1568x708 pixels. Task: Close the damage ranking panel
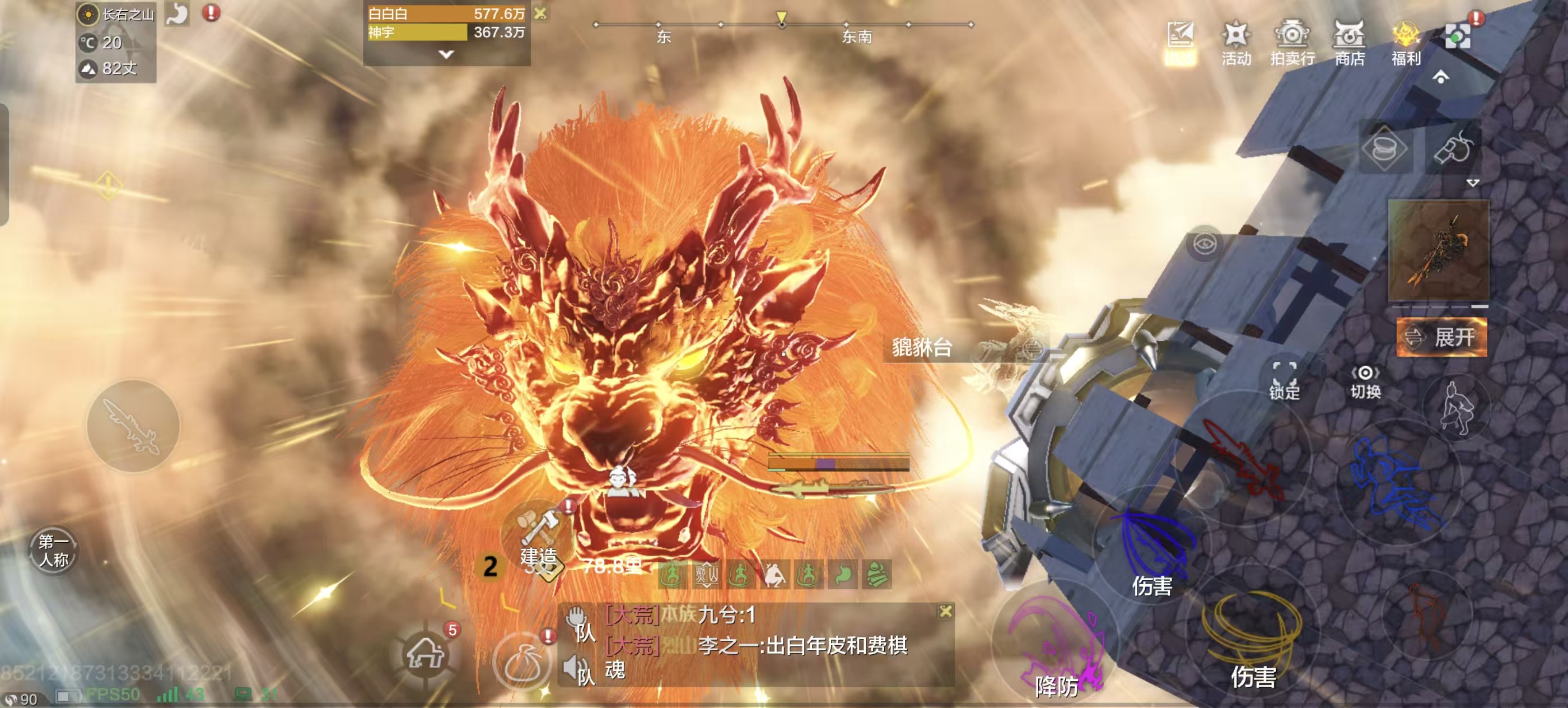540,13
